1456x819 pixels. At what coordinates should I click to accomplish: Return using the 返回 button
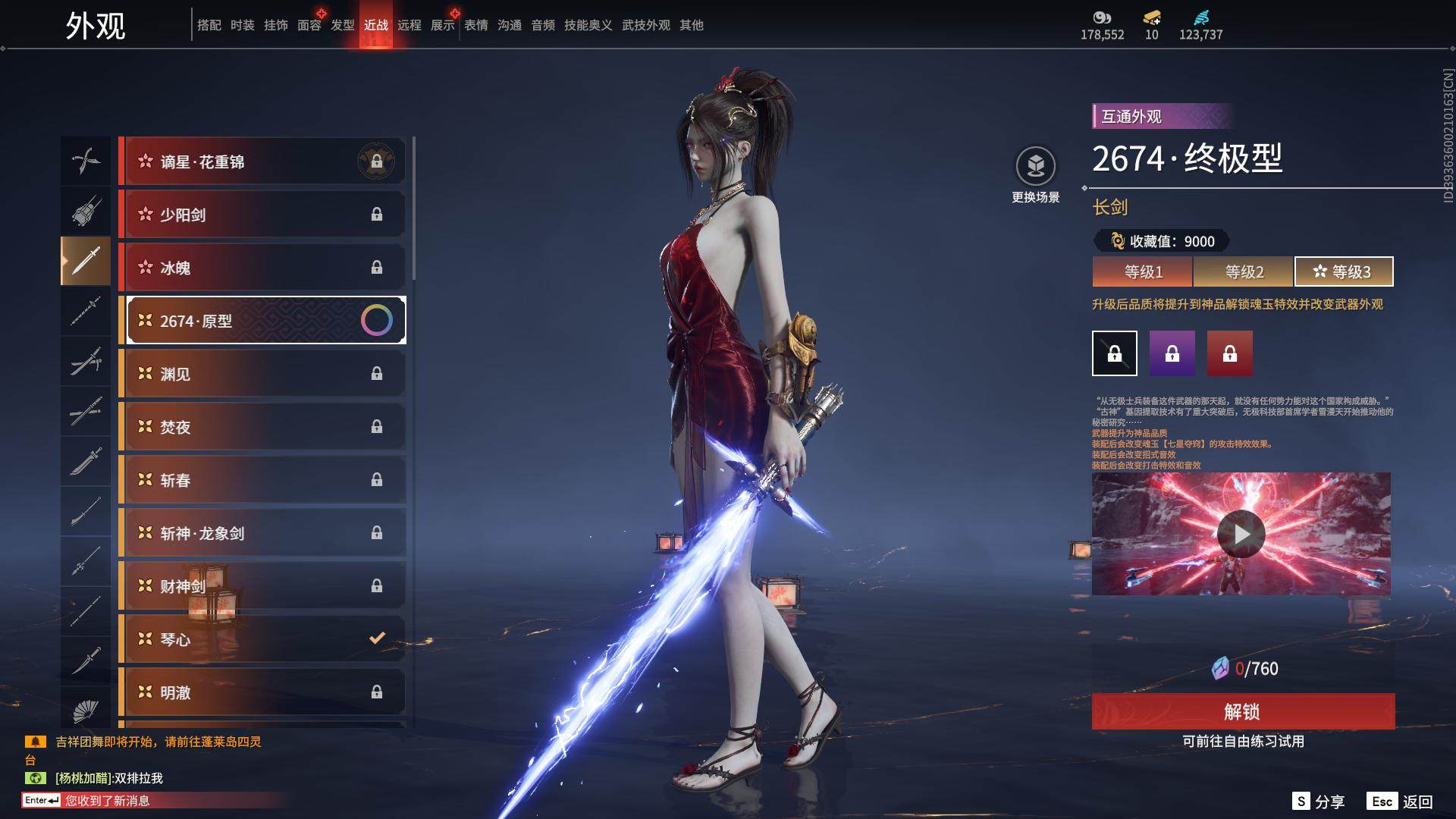pos(1401,802)
